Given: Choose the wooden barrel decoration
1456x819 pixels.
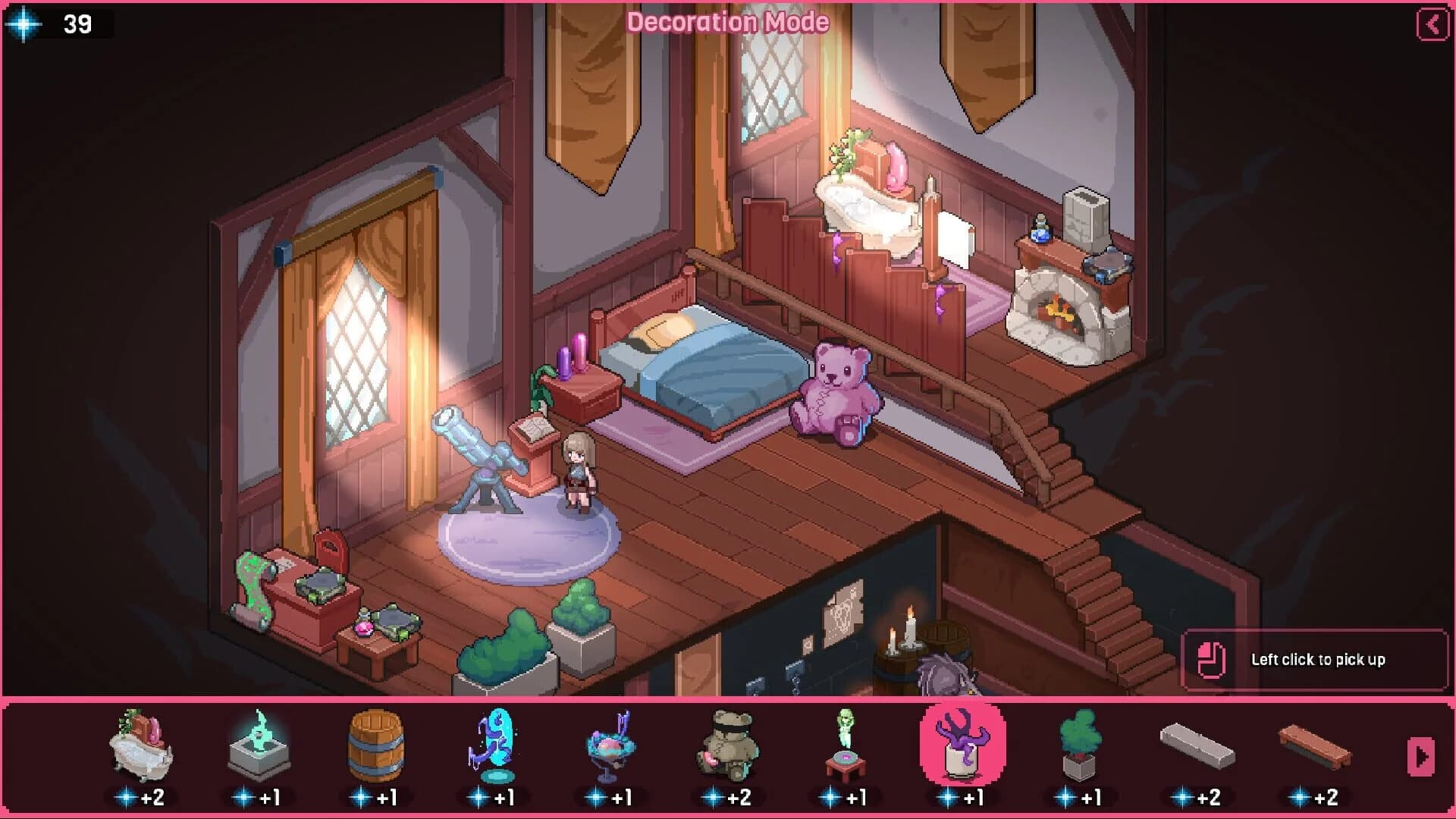Looking at the screenshot, I should 377,747.
